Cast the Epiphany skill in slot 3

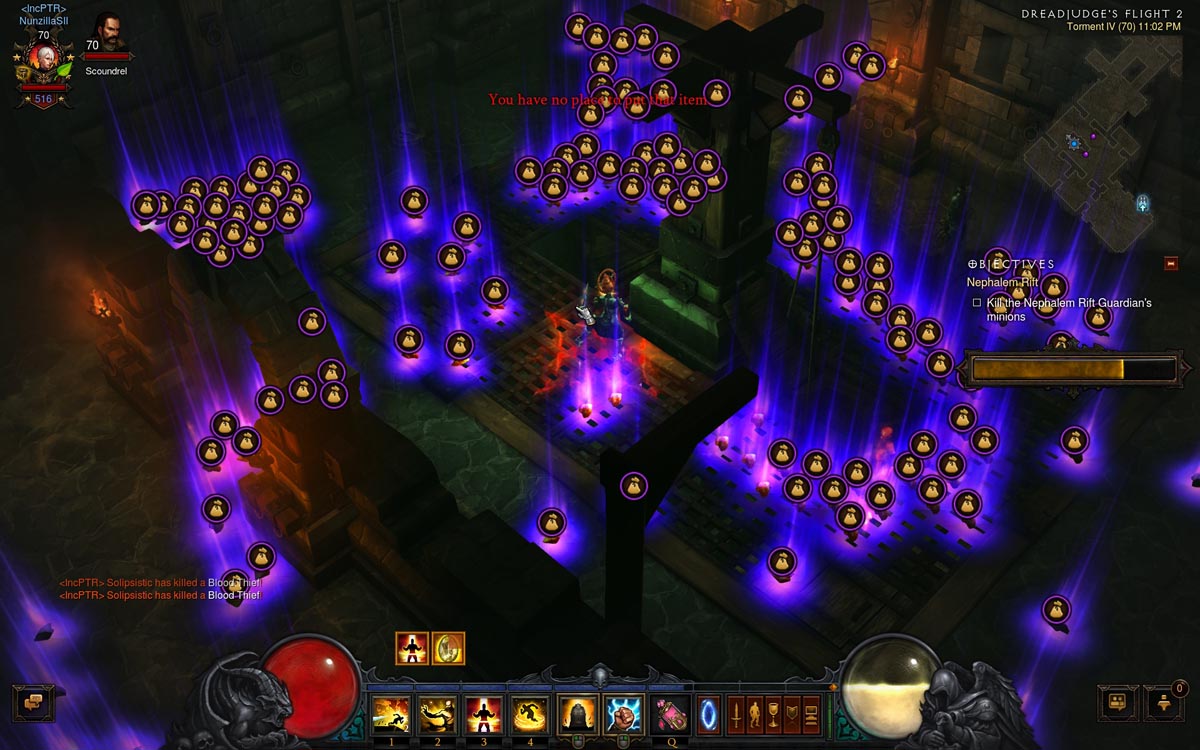pyautogui.click(x=483, y=714)
